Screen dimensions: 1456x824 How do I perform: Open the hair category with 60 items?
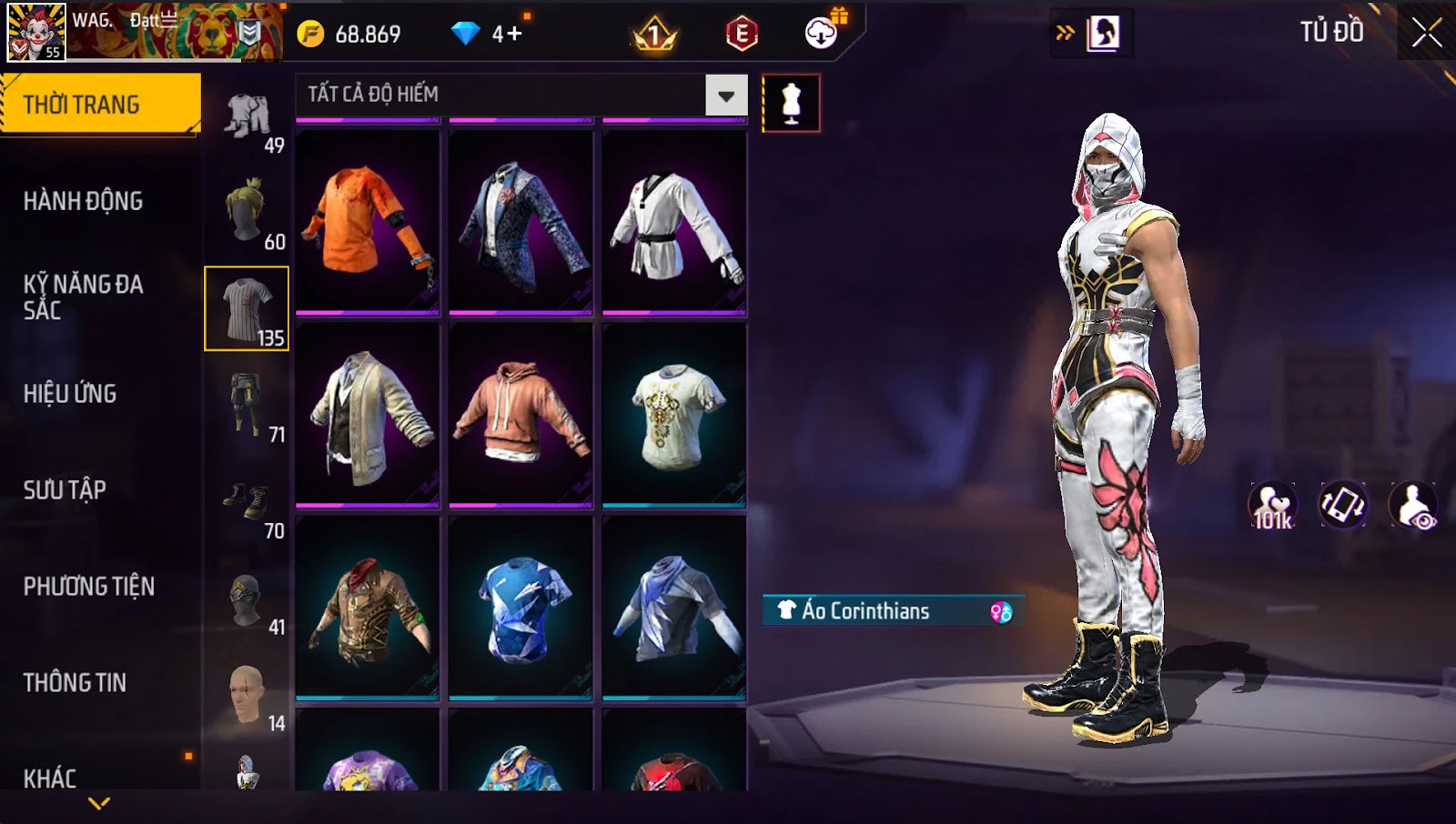[x=248, y=213]
